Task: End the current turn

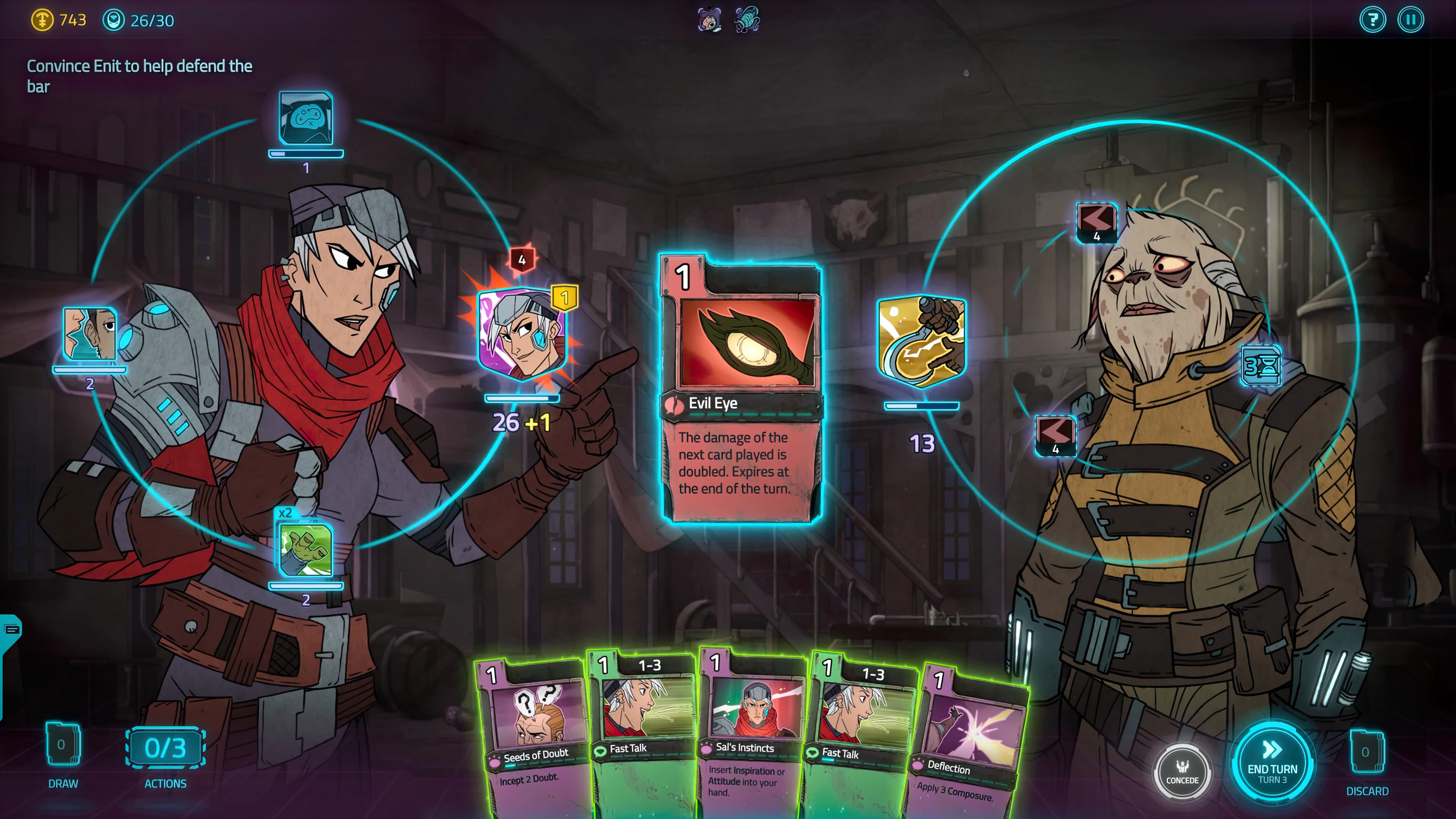Action: (1272, 764)
